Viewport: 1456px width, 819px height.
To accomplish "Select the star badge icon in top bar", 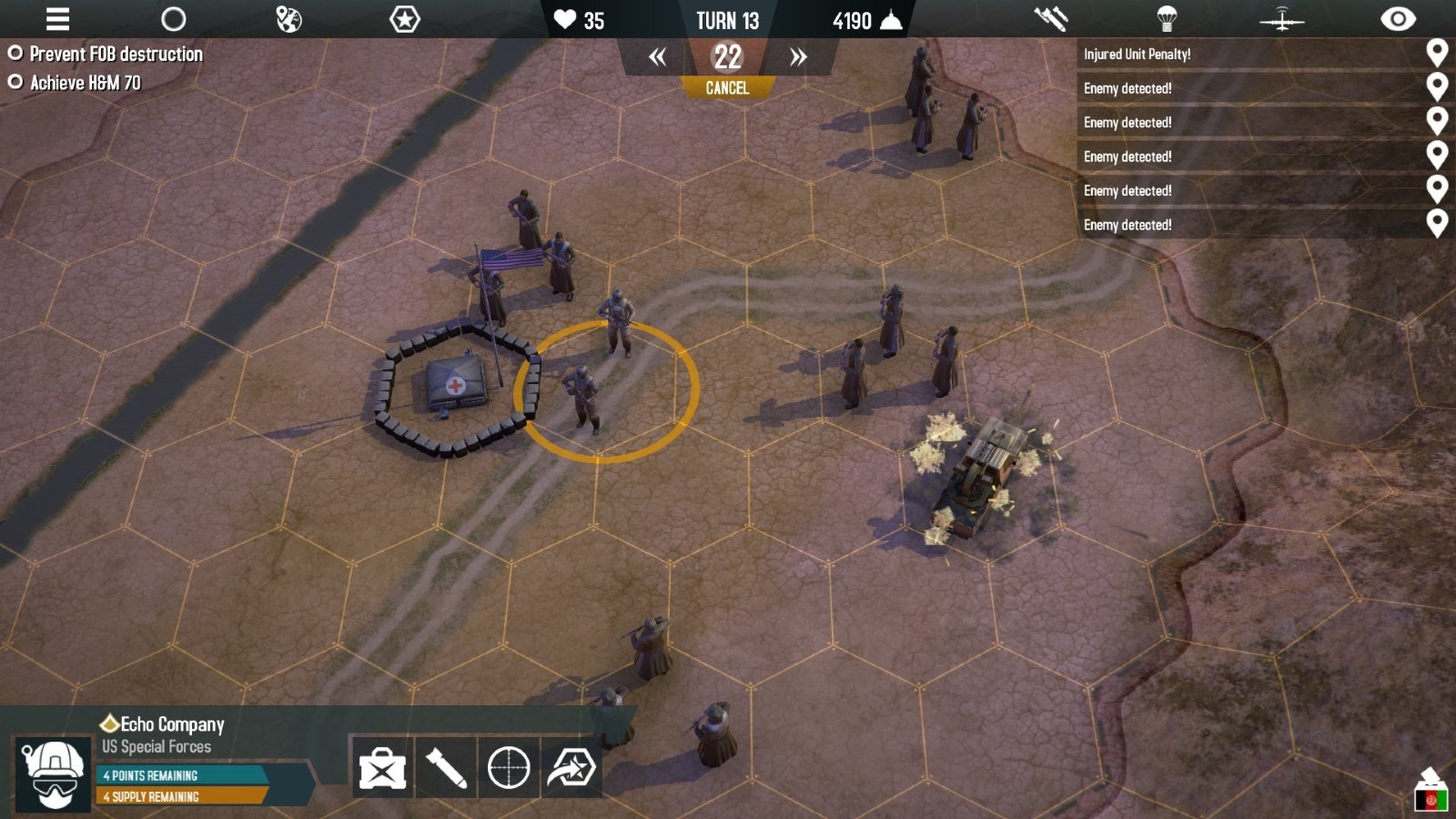I will [404, 19].
